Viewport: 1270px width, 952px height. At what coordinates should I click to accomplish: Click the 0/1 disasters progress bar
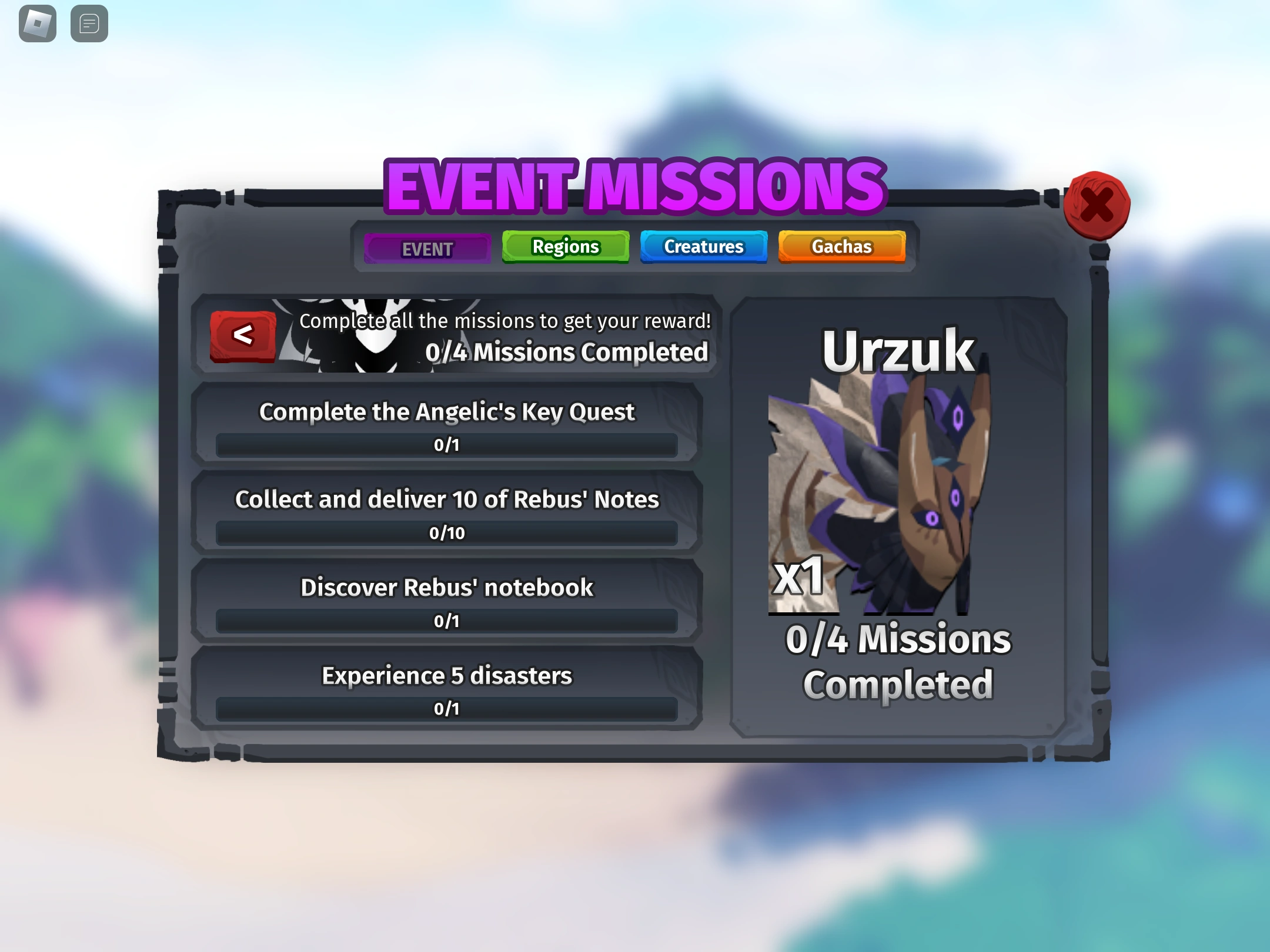pos(446,709)
